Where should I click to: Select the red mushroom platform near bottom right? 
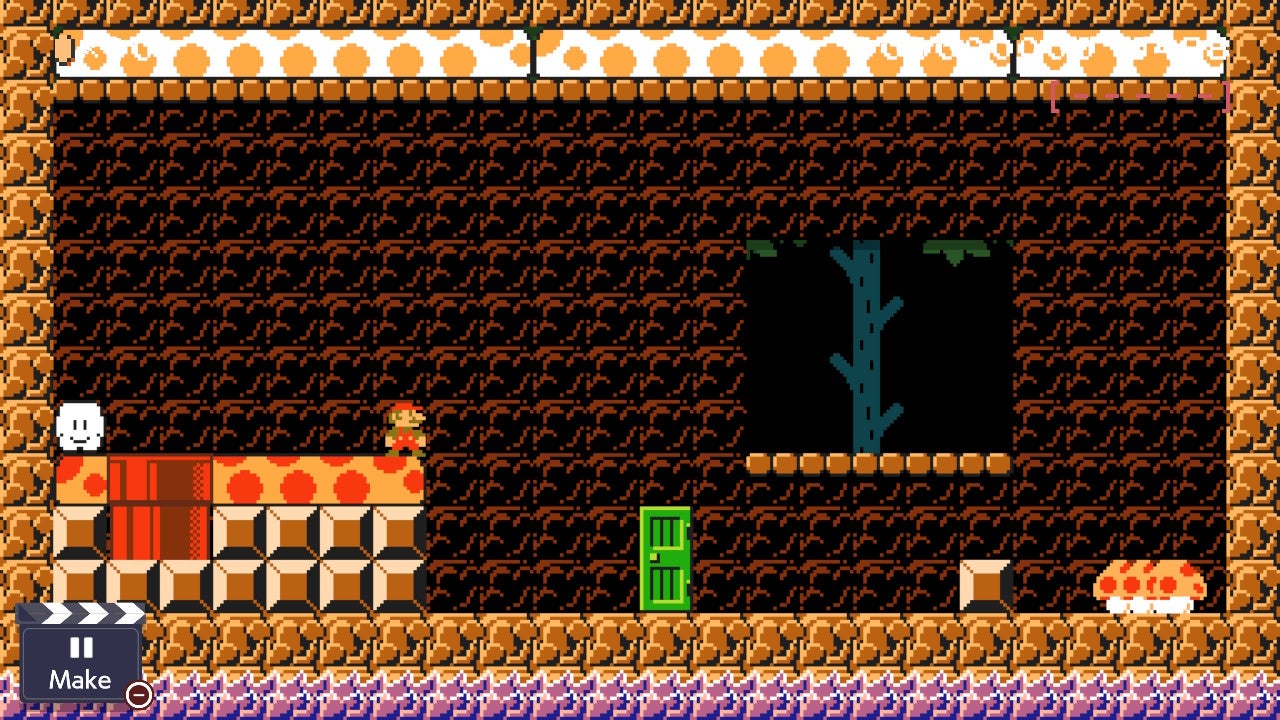1148,583
